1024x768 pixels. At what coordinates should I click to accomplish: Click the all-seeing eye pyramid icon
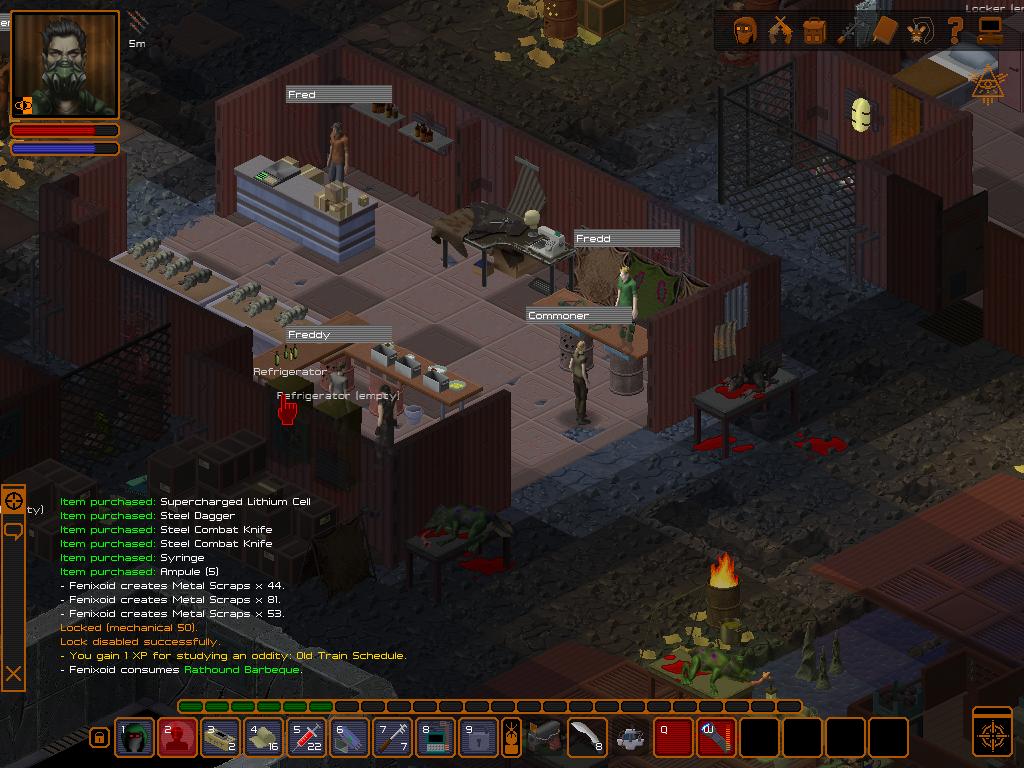coord(988,84)
